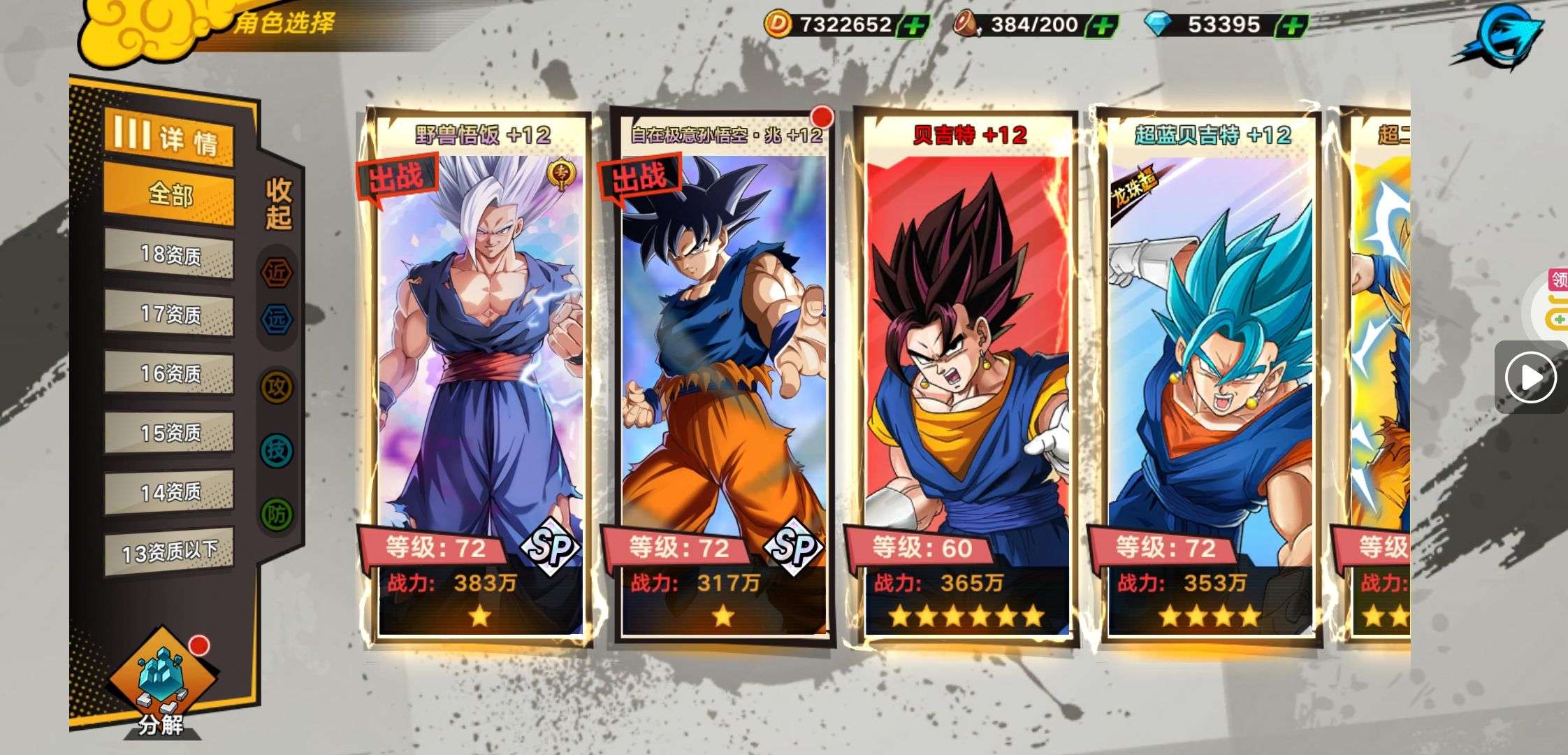Toggle the 技 skill type filter
The width and height of the screenshot is (1568, 755).
277,451
